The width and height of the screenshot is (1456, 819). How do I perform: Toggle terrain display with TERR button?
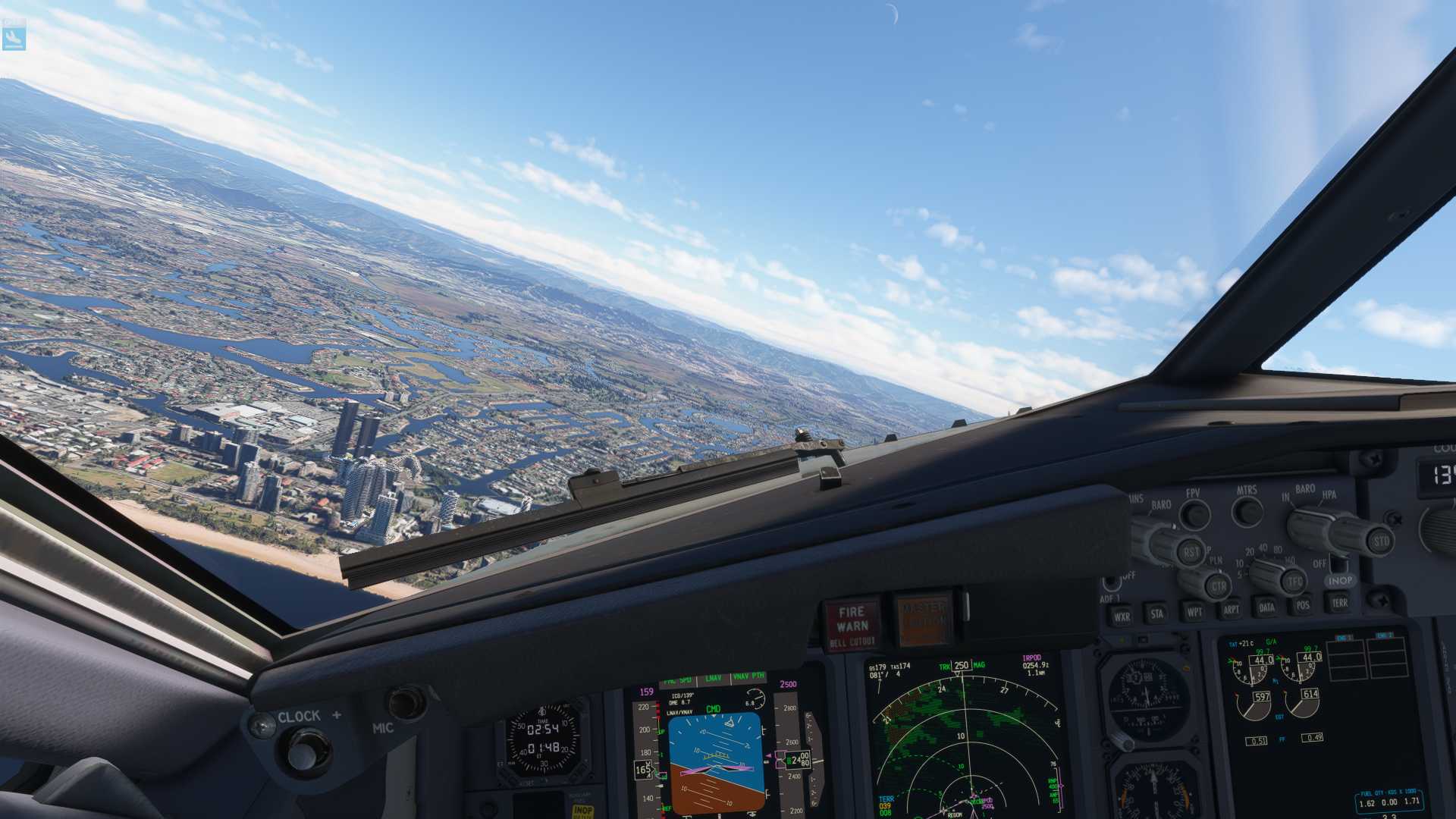(1339, 602)
